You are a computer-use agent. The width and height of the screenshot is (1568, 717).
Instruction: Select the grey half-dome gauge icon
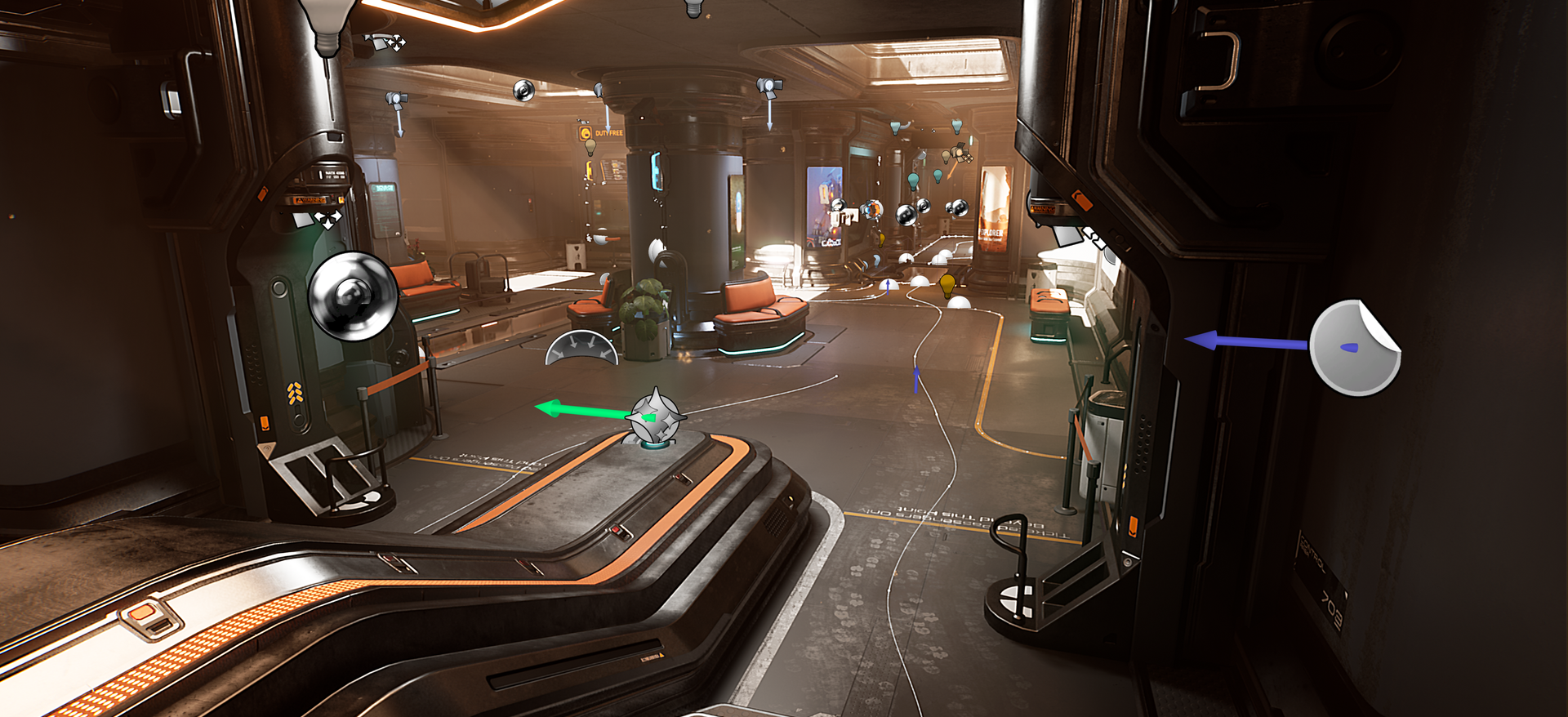point(581,348)
